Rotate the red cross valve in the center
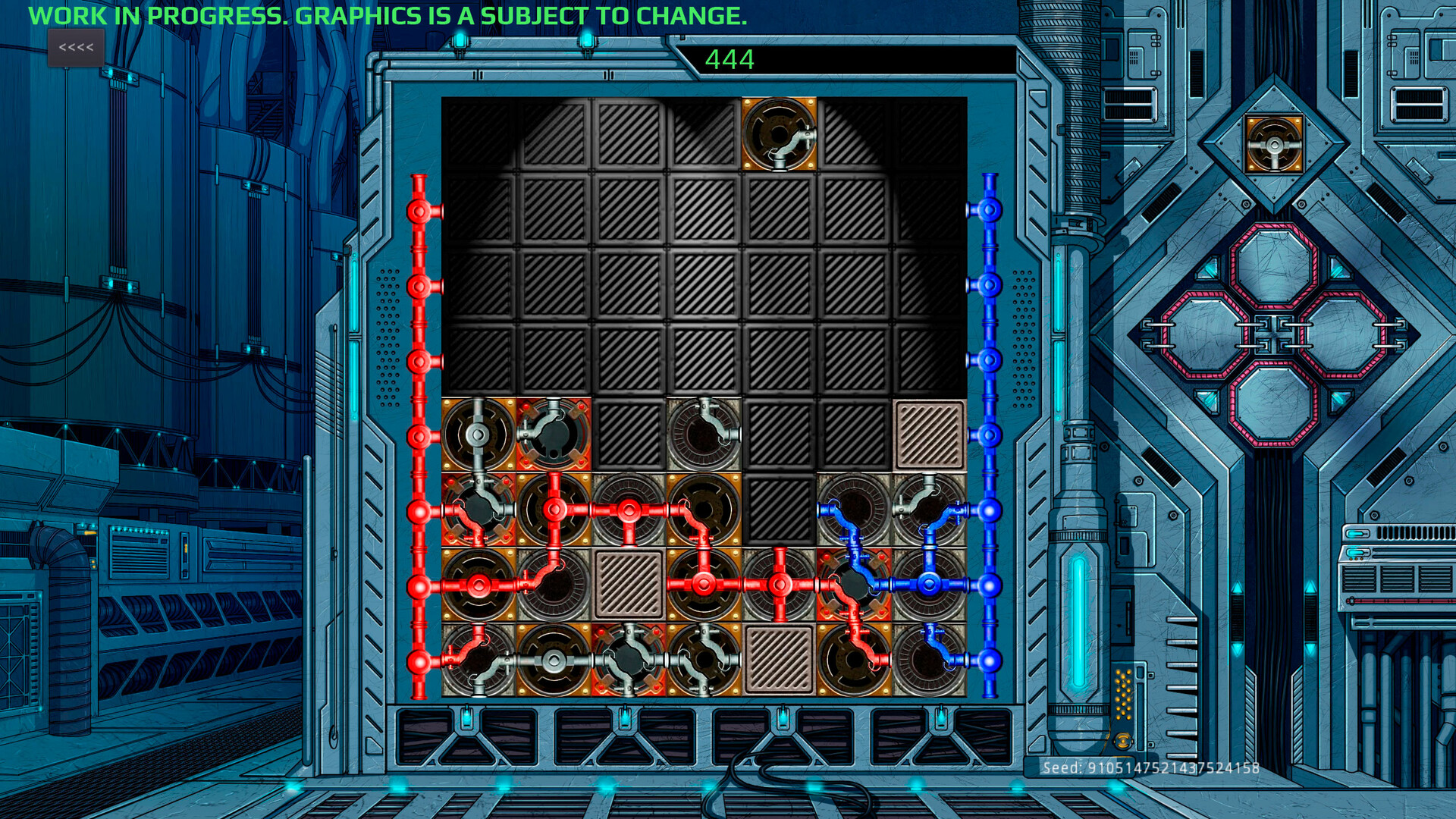Screen dimensions: 1456x819 click(x=781, y=584)
